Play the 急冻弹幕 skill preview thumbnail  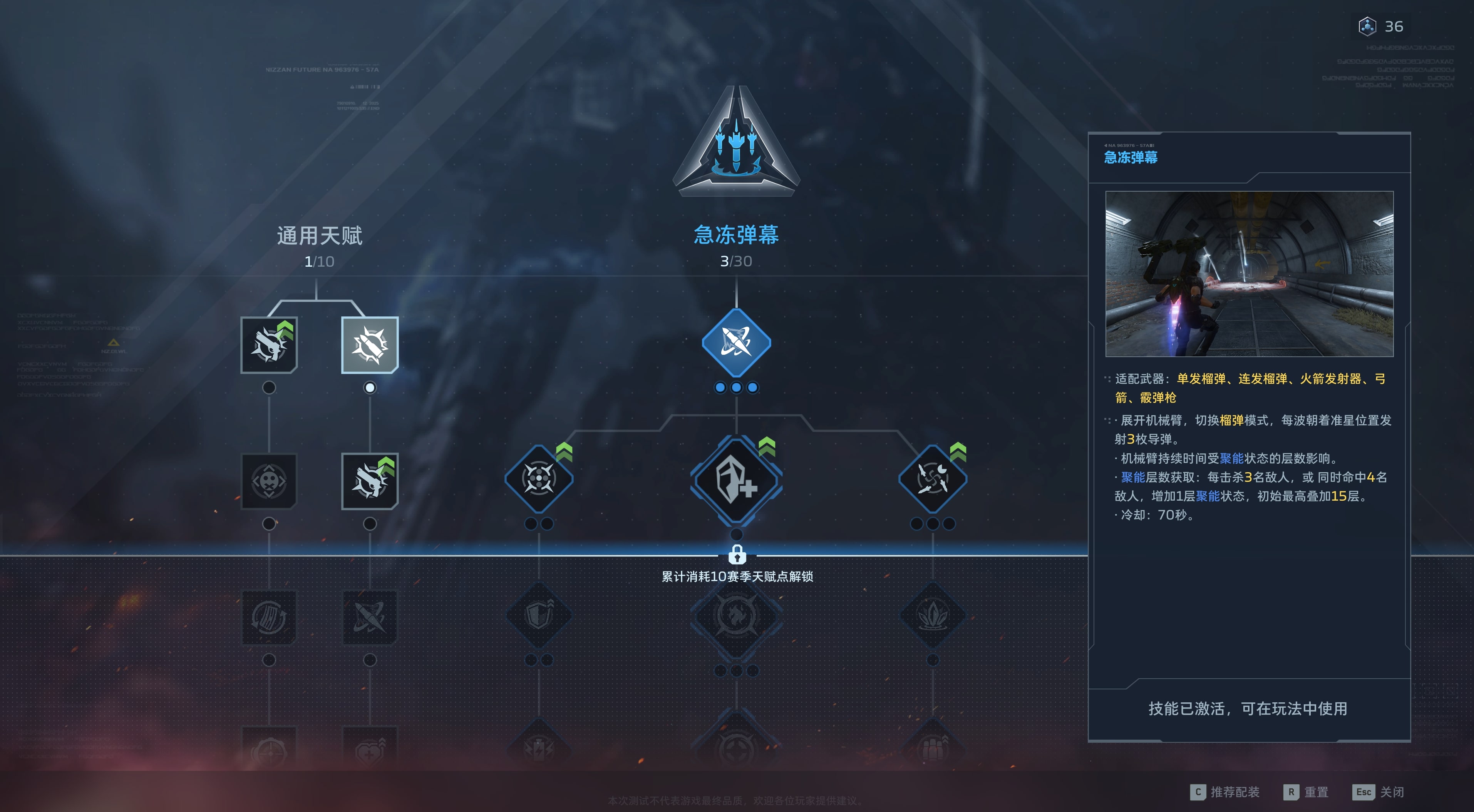[x=1249, y=274]
